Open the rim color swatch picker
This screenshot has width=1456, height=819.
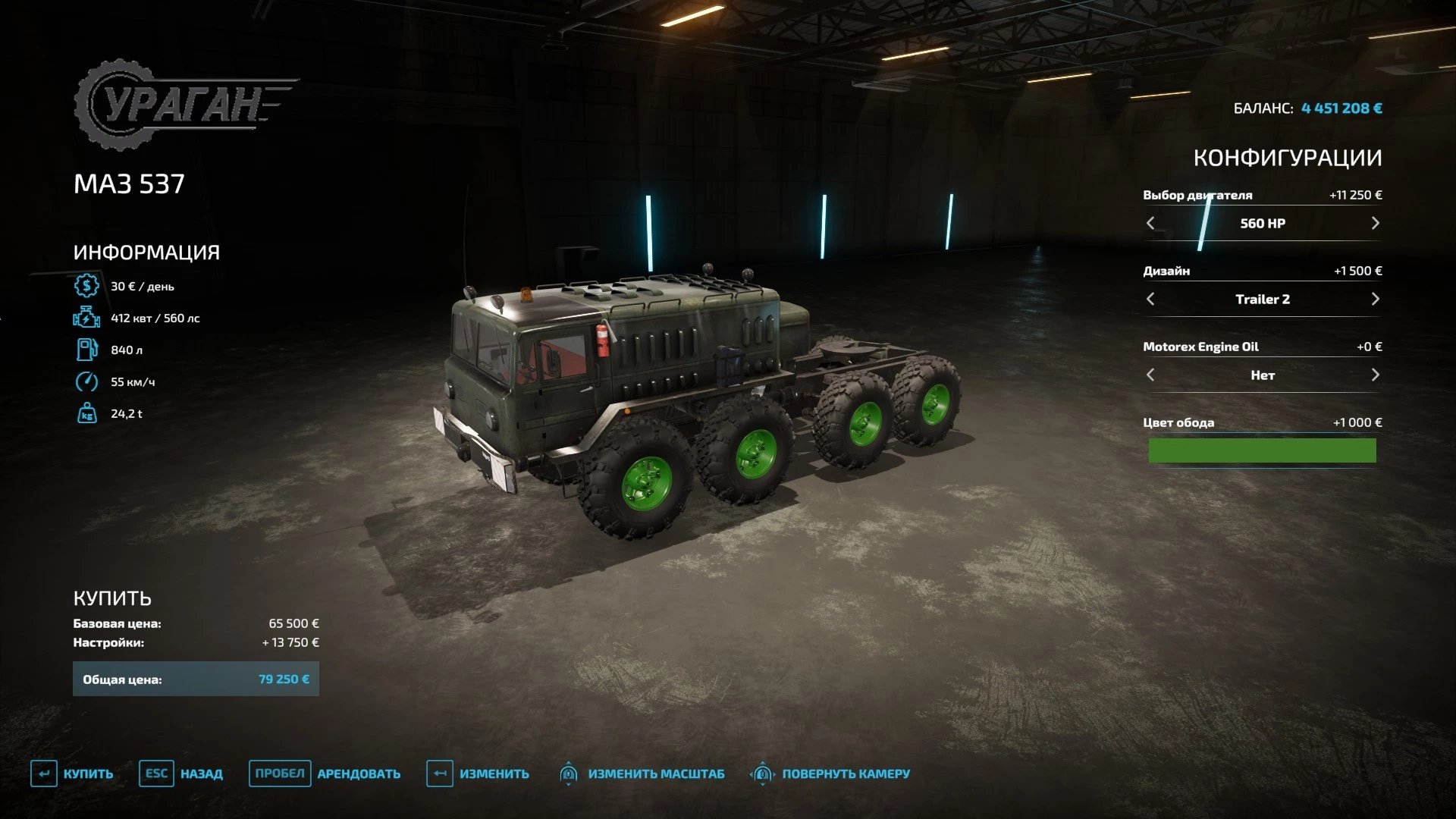1262,450
